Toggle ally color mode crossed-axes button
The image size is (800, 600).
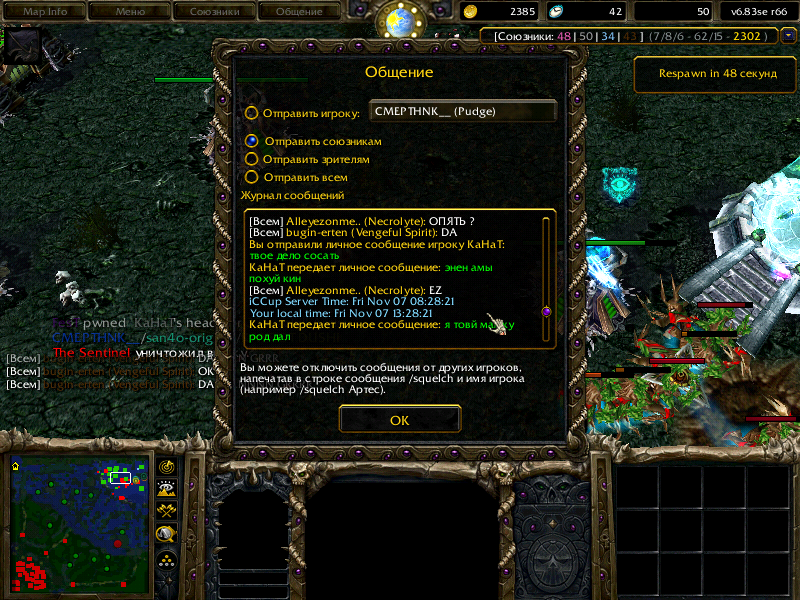point(167,510)
